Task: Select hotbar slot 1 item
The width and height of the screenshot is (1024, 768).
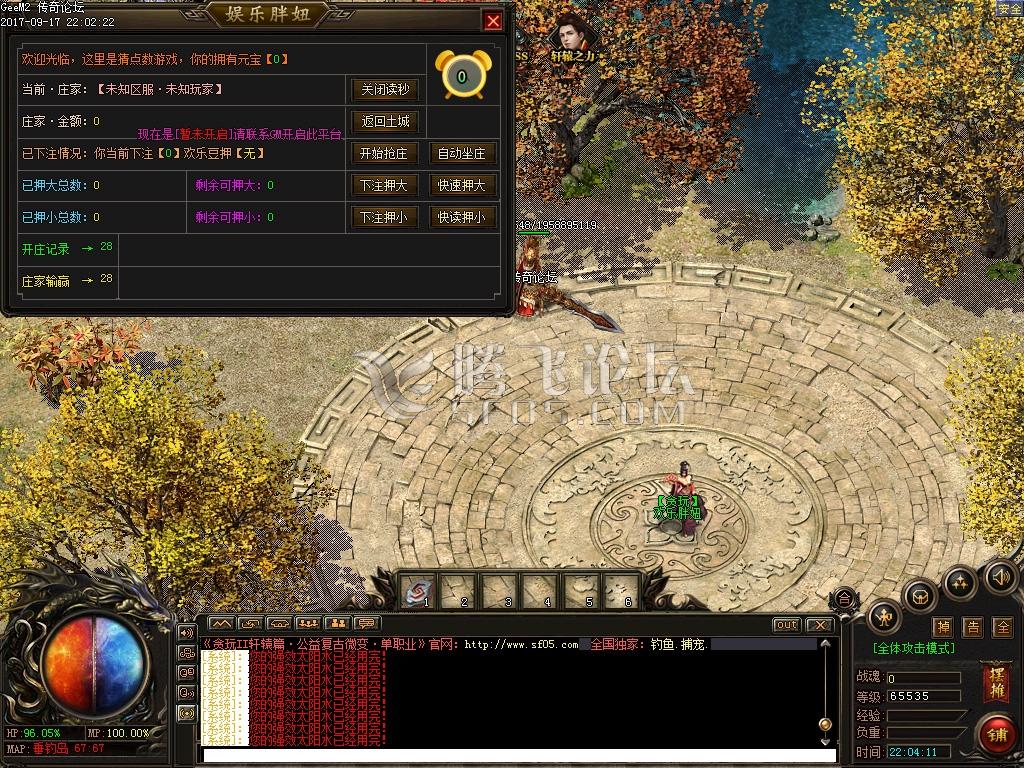Action: pos(418,591)
